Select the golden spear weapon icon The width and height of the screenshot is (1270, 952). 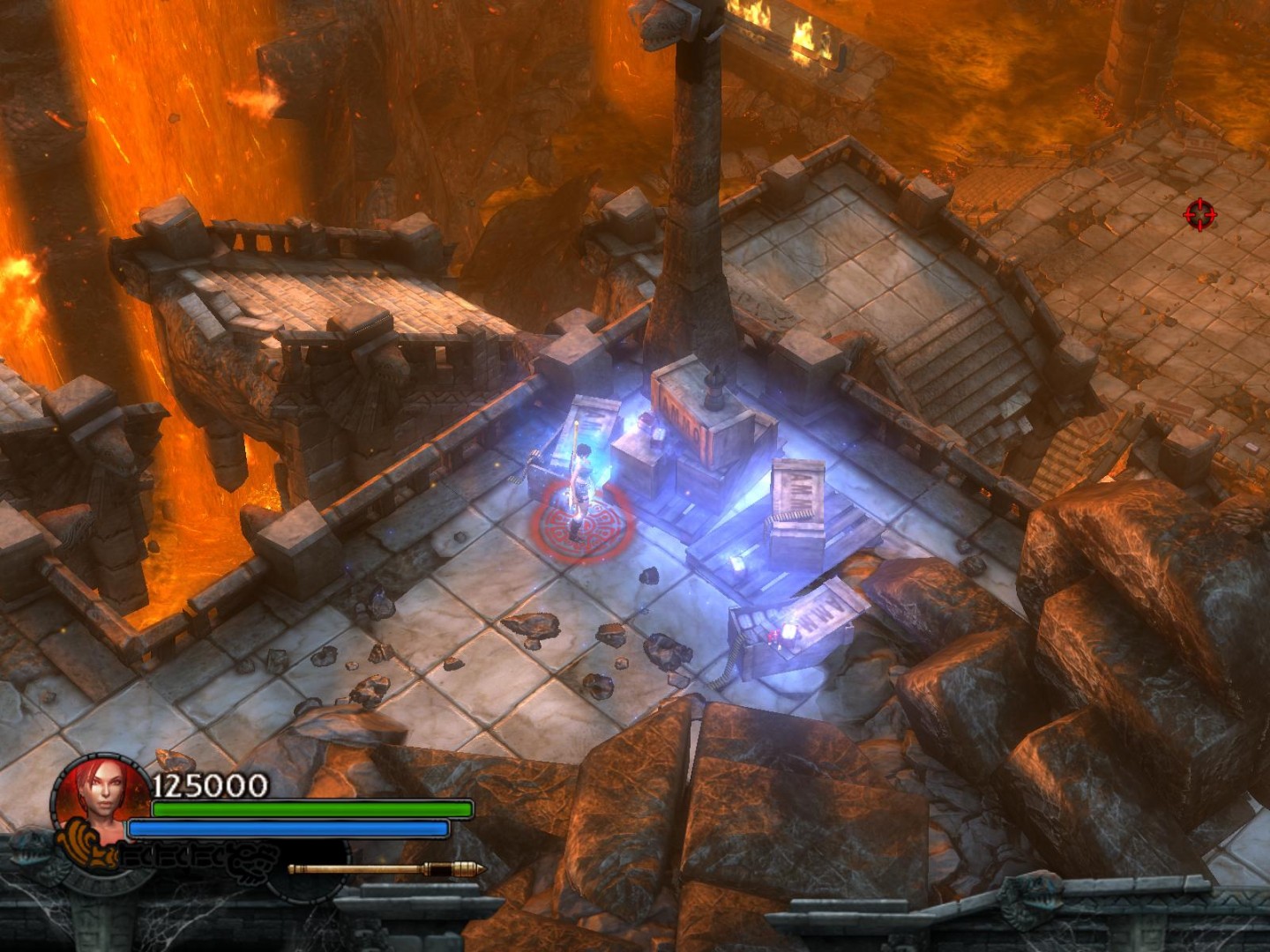[x=386, y=870]
